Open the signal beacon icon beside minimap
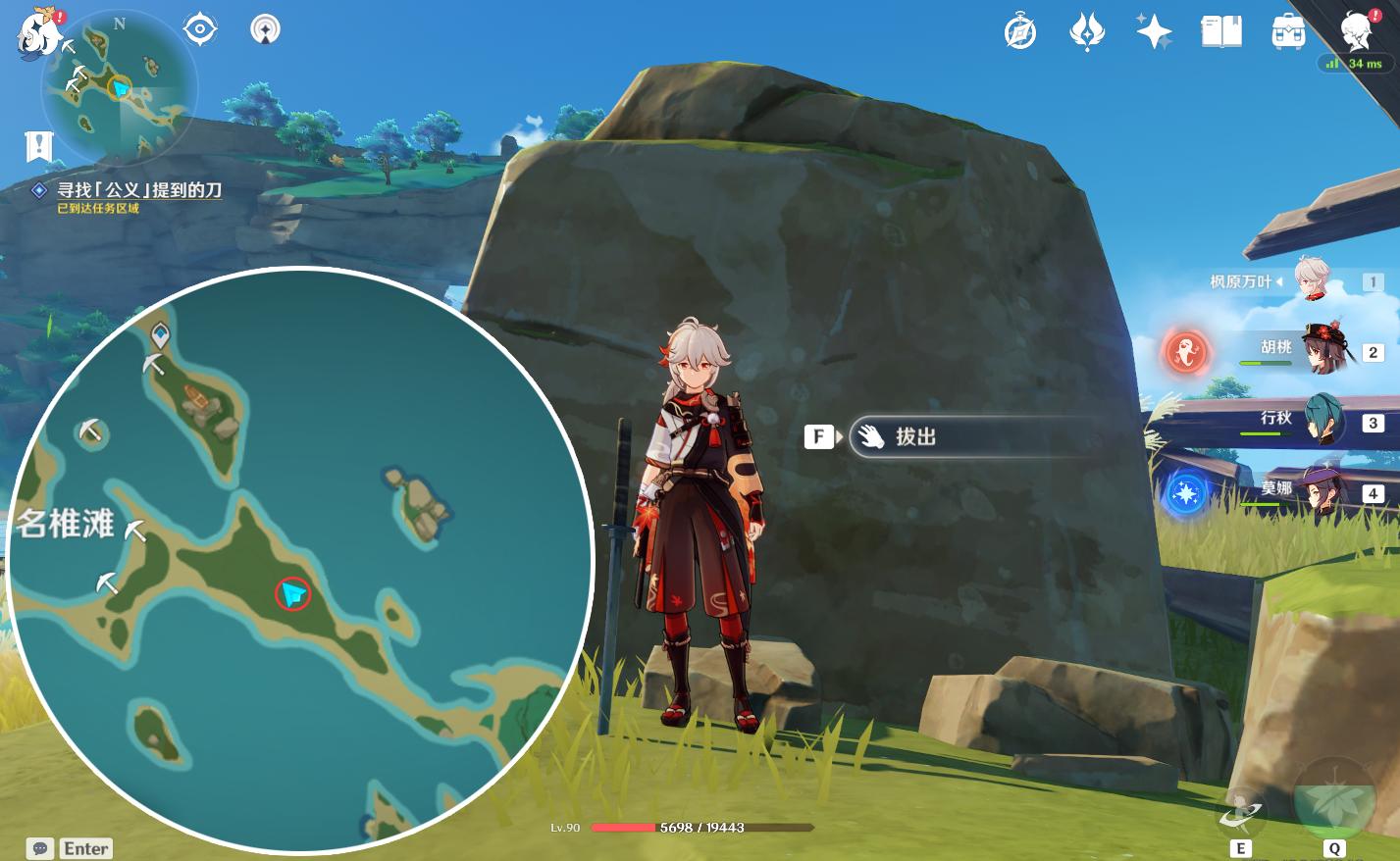1400x861 pixels. pyautogui.click(x=265, y=29)
